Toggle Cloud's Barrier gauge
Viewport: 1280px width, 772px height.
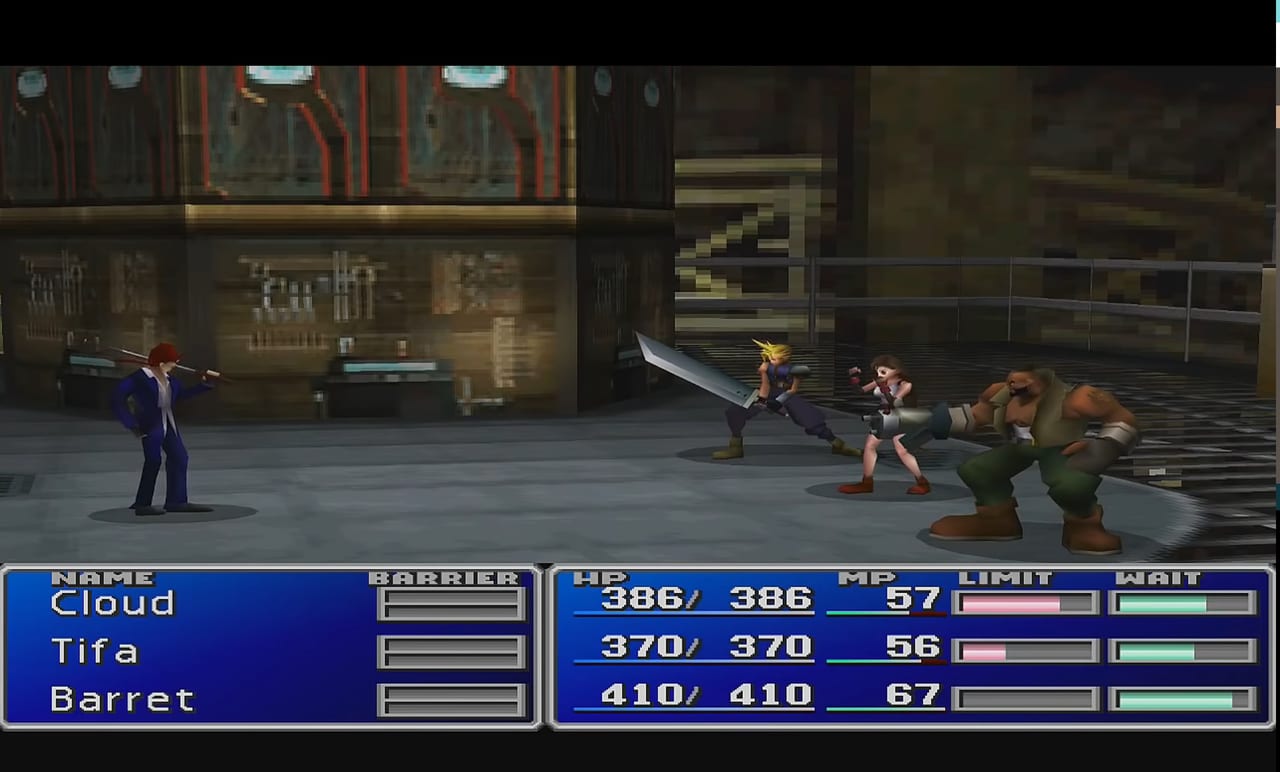click(451, 603)
